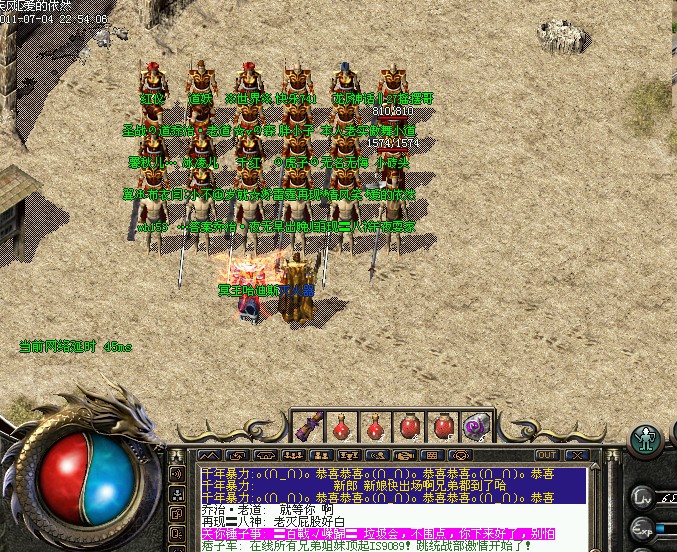Click the OUT button above chat
Viewport: 677px width, 552px height.
pyautogui.click(x=547, y=456)
